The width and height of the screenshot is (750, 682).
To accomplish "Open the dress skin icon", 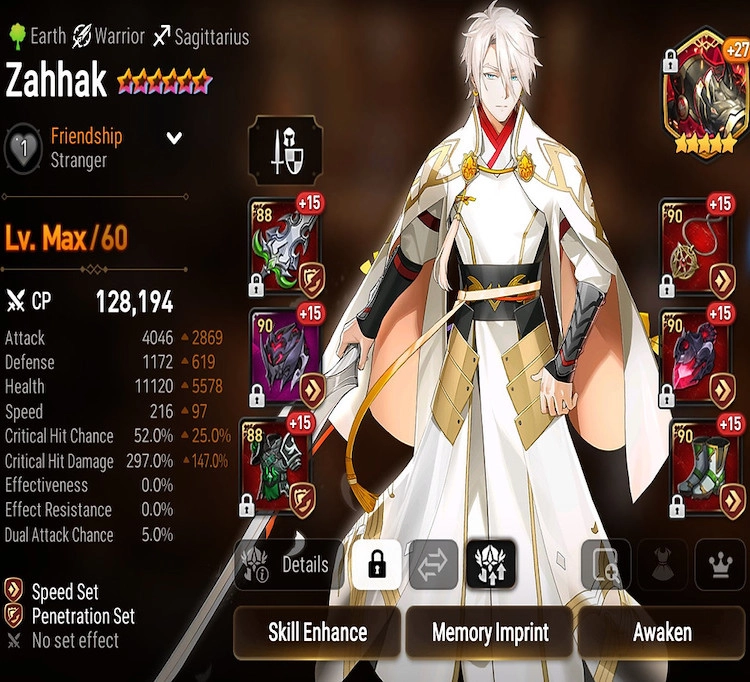I will point(663,565).
